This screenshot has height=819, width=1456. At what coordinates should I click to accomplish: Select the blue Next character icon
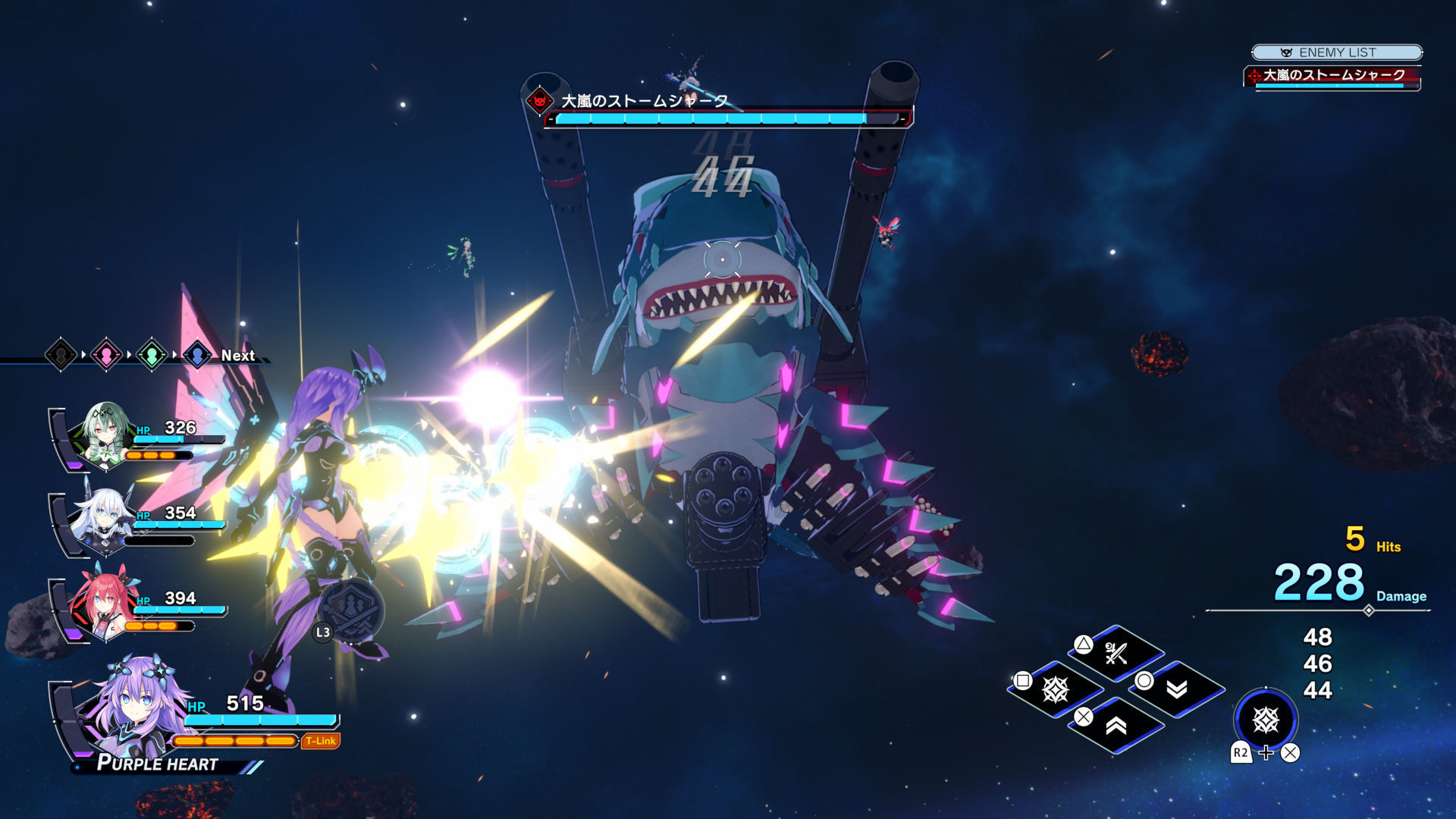(x=197, y=354)
